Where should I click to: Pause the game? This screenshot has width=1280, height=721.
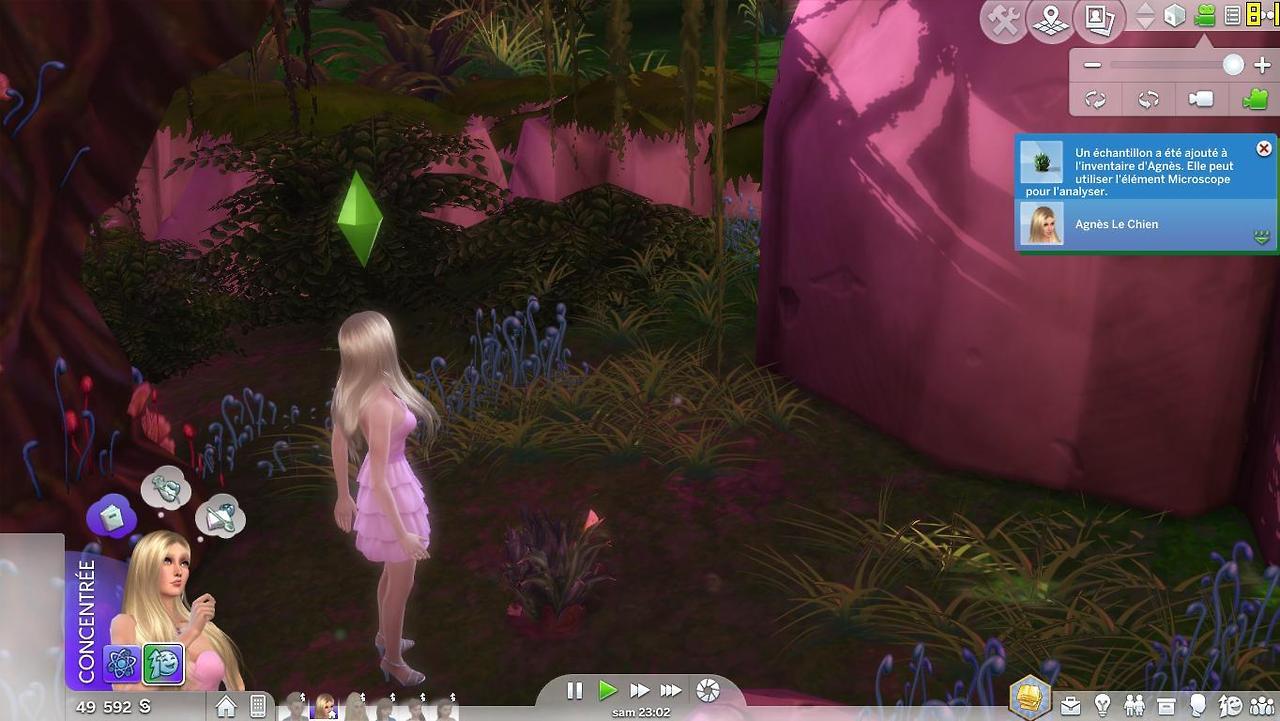pos(575,690)
